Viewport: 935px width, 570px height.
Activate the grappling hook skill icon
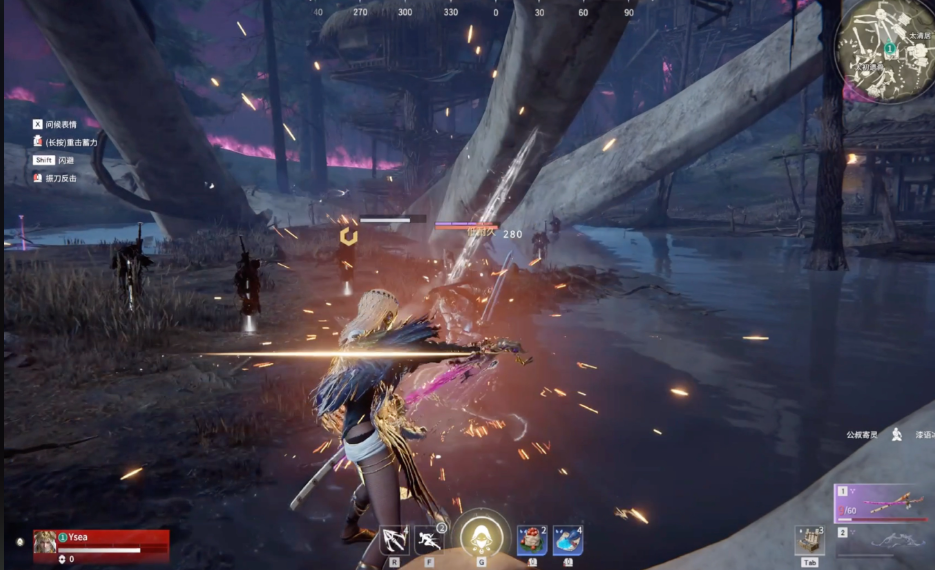394,540
